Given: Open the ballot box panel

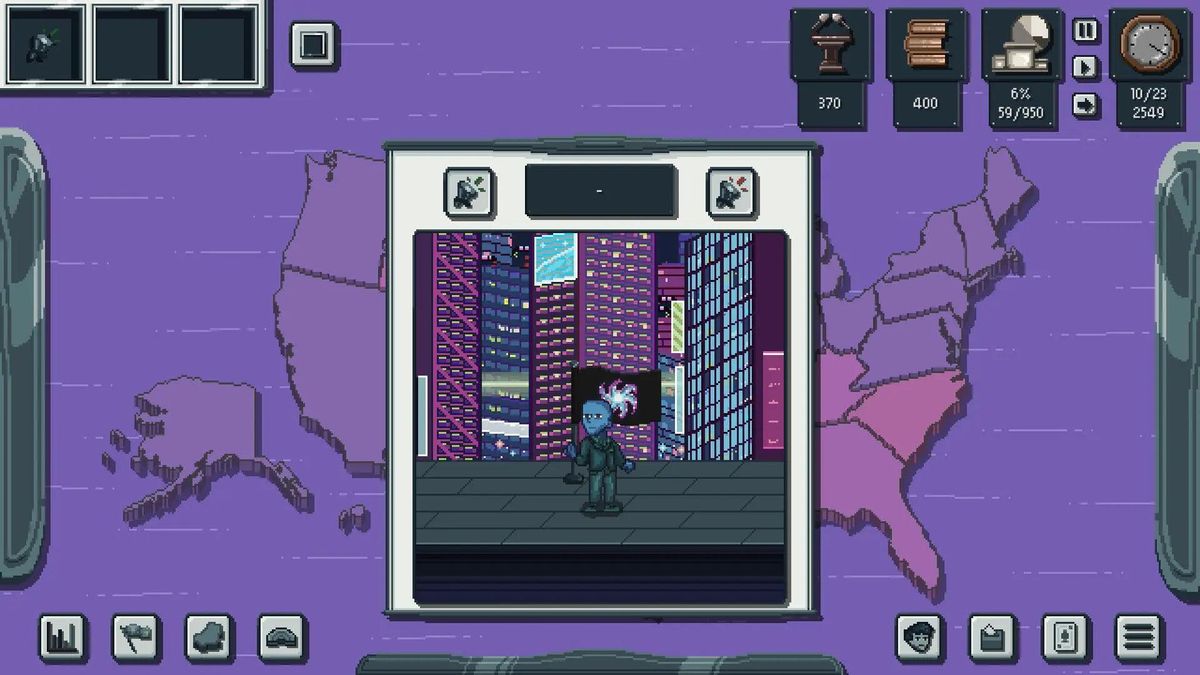Looking at the screenshot, I should (x=992, y=636).
